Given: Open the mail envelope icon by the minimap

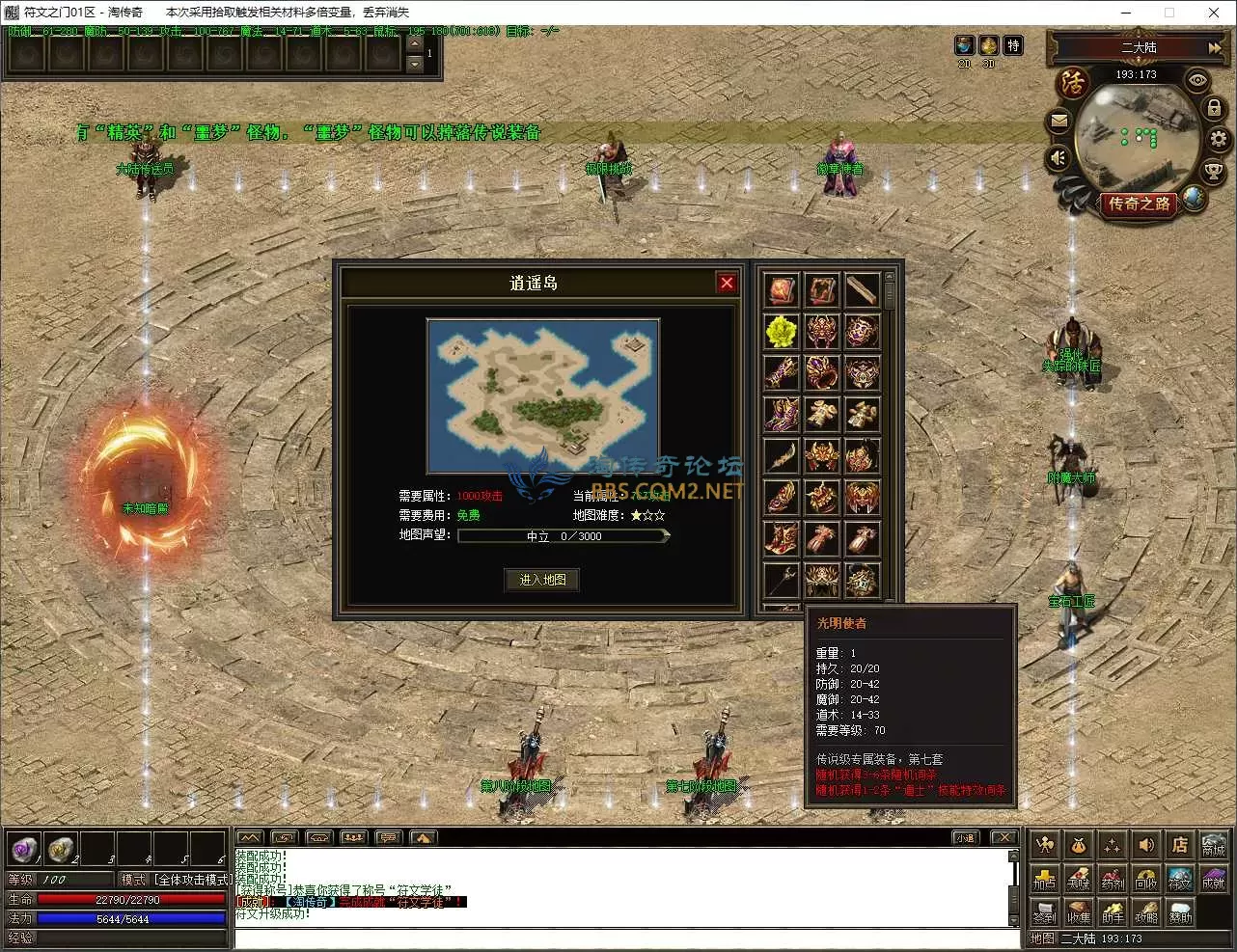Looking at the screenshot, I should tap(1059, 122).
